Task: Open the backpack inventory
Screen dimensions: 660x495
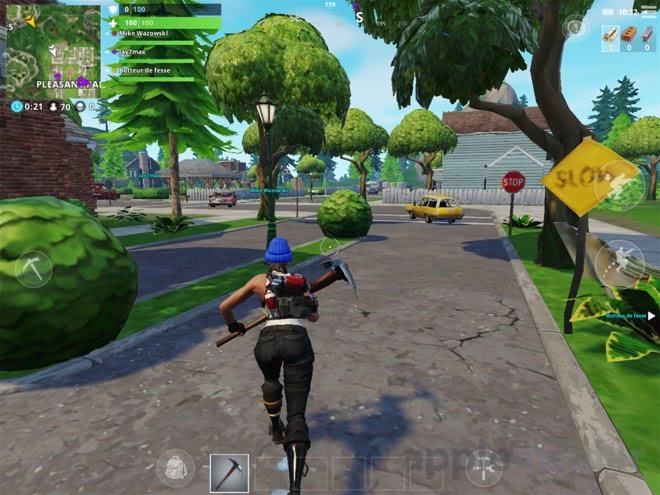Action: point(176,468)
